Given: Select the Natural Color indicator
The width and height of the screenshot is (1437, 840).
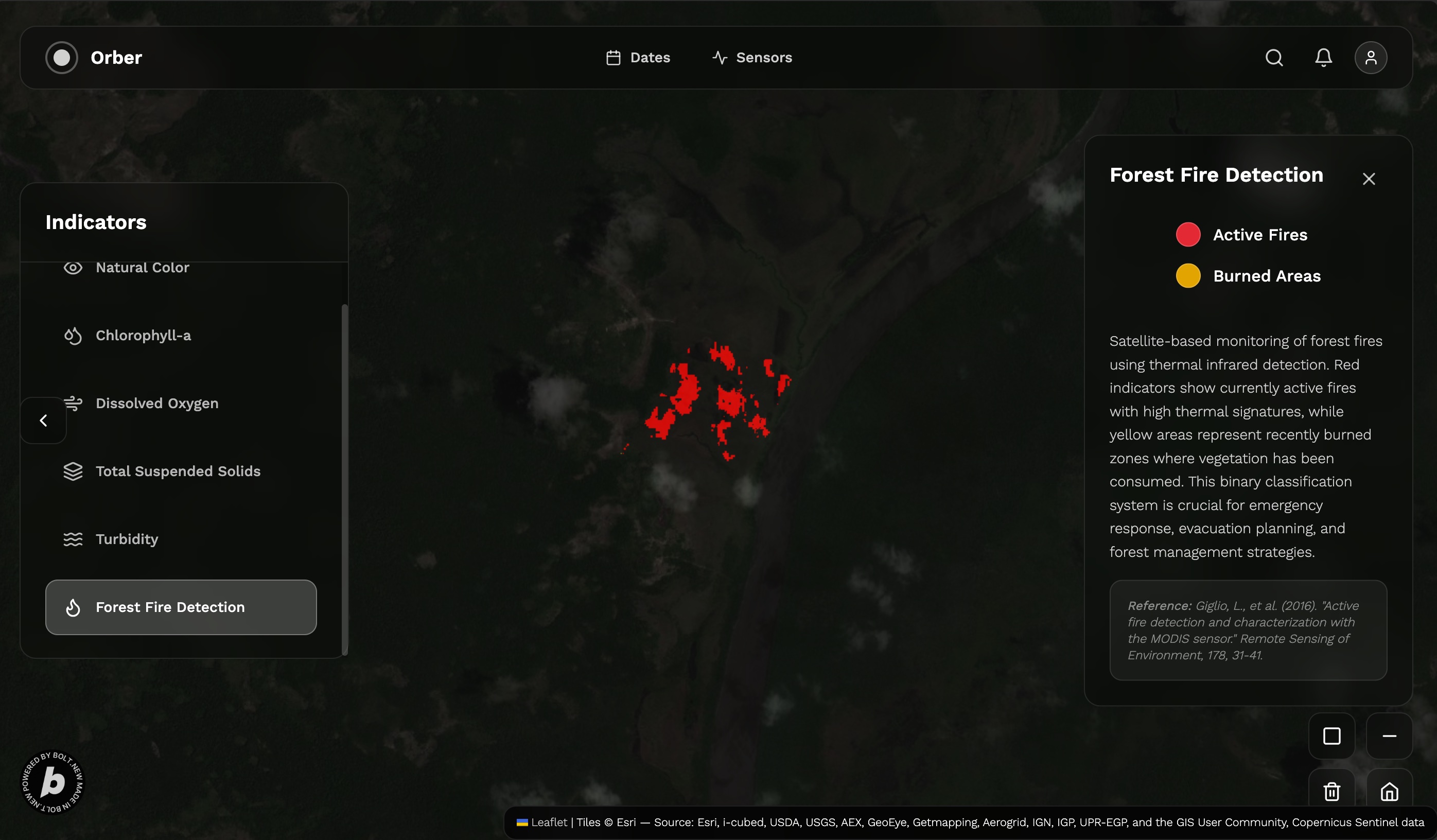Looking at the screenshot, I should [142, 268].
